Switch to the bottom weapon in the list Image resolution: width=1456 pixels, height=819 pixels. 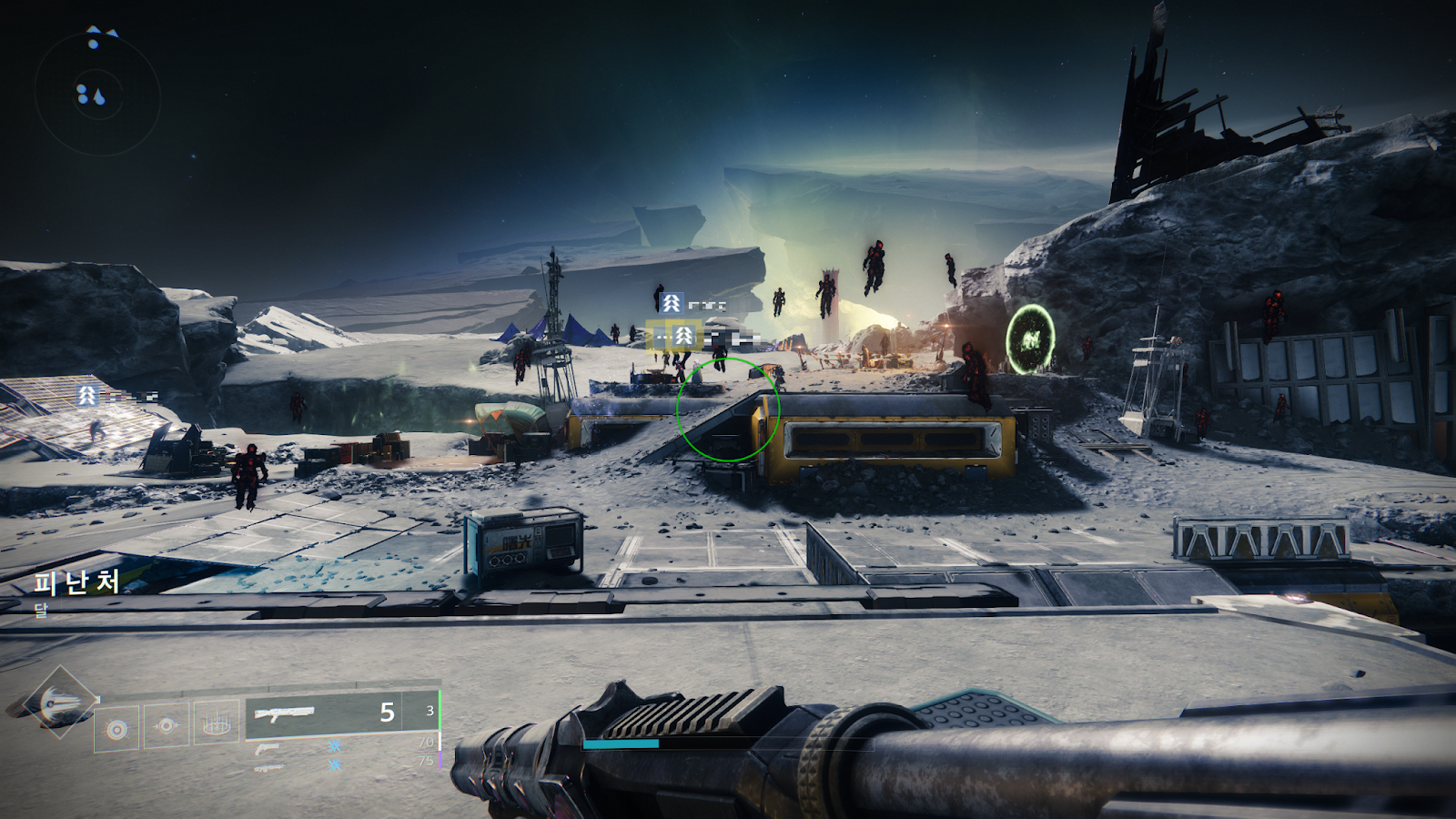(268, 767)
